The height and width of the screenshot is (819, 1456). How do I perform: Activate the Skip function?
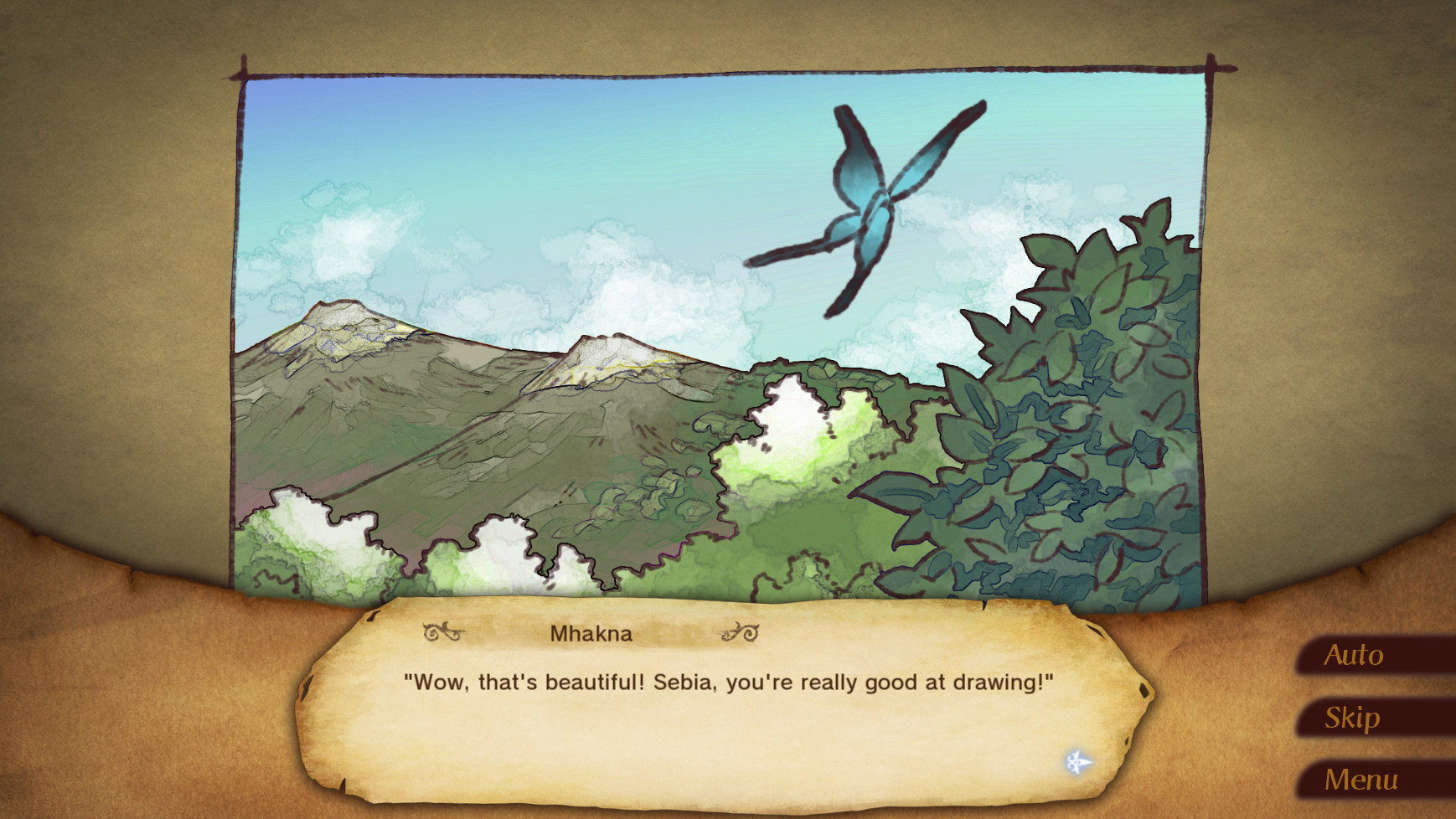pyautogui.click(x=1352, y=718)
